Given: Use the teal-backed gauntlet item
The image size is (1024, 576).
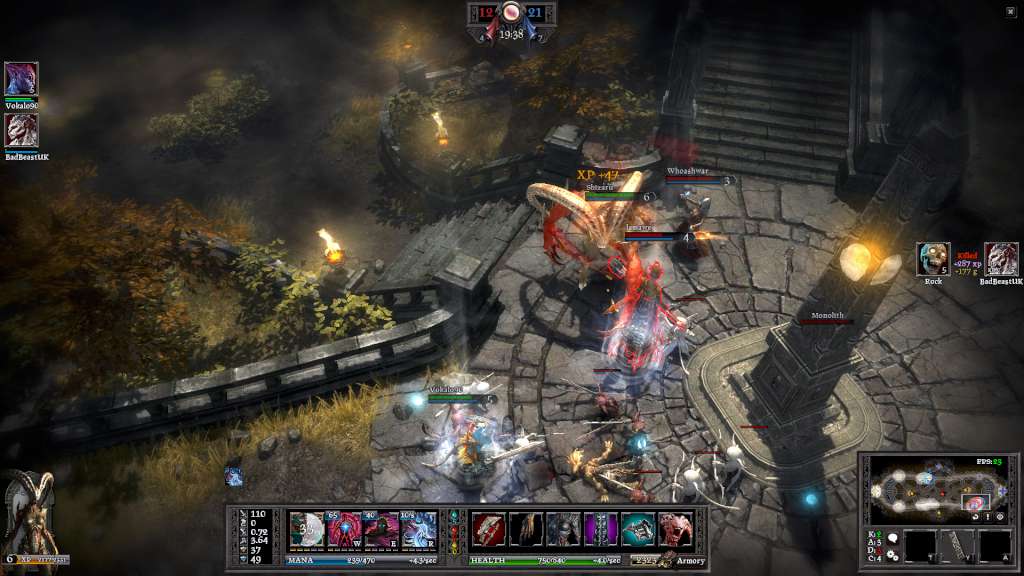Looking at the screenshot, I should [x=638, y=529].
